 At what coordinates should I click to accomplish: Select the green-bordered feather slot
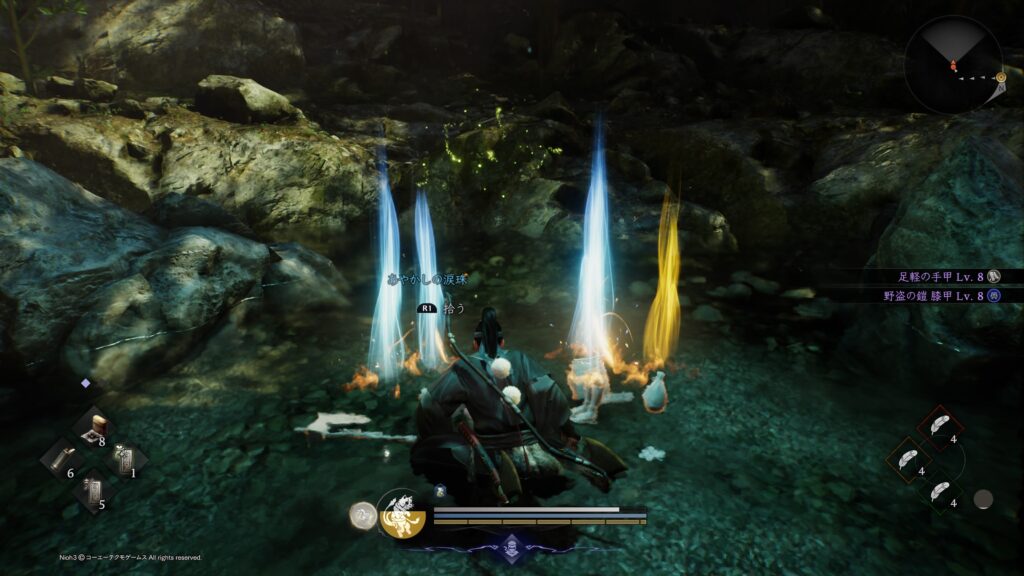tap(939, 492)
